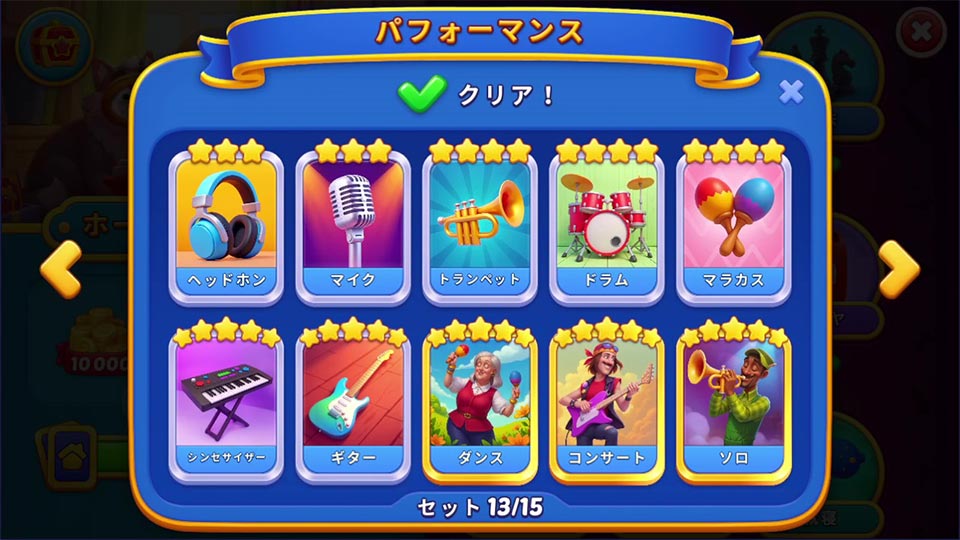Choose the ドラム drum kit card

(606, 227)
